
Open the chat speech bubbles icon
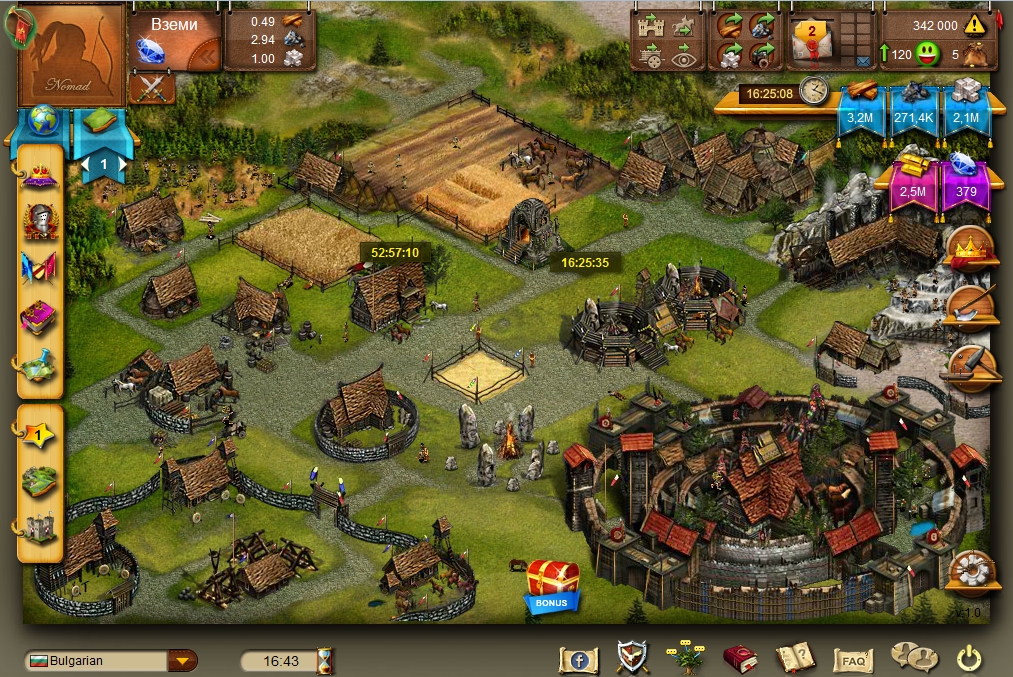click(x=913, y=658)
